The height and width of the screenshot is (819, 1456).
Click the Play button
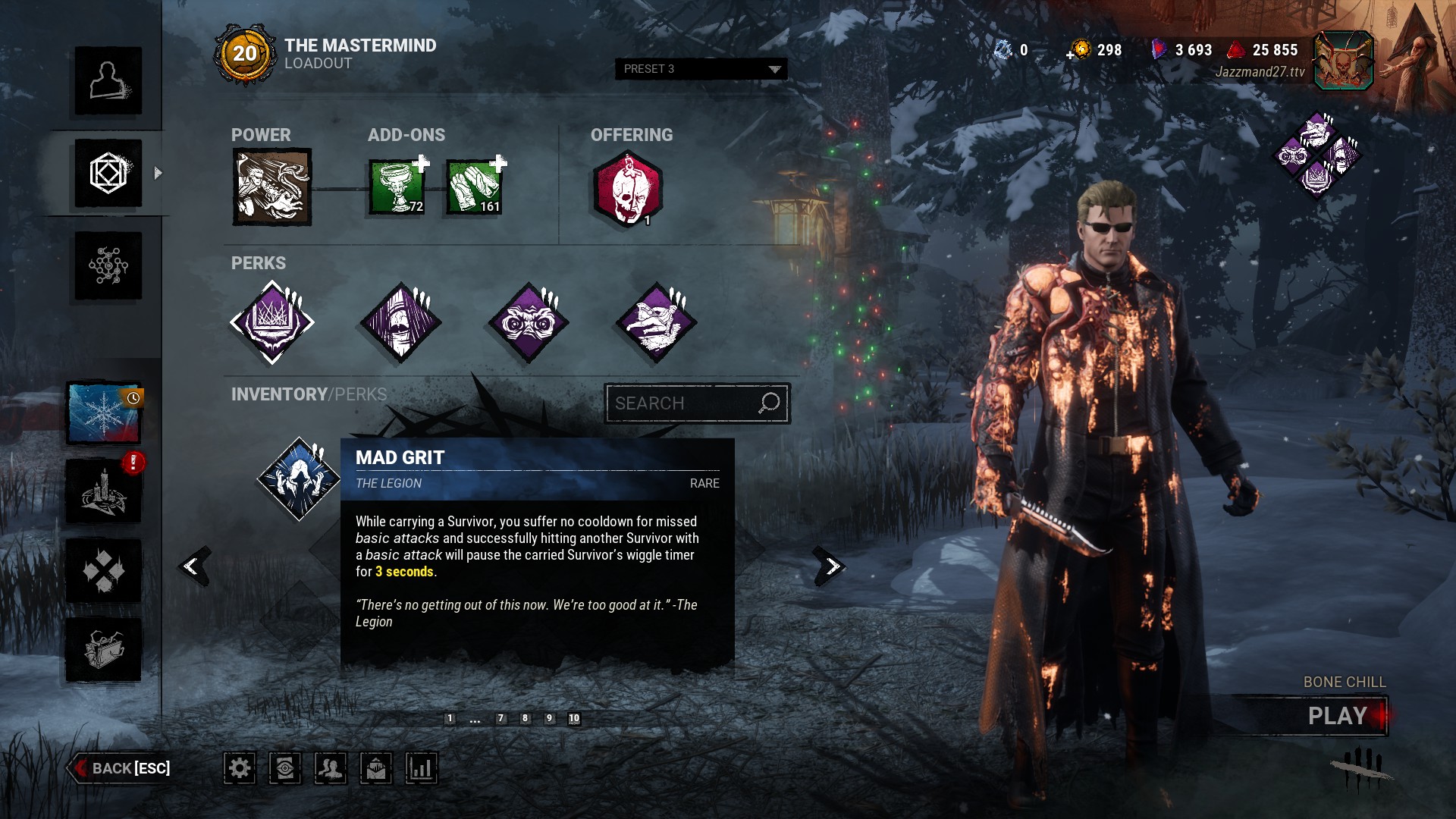[1337, 716]
